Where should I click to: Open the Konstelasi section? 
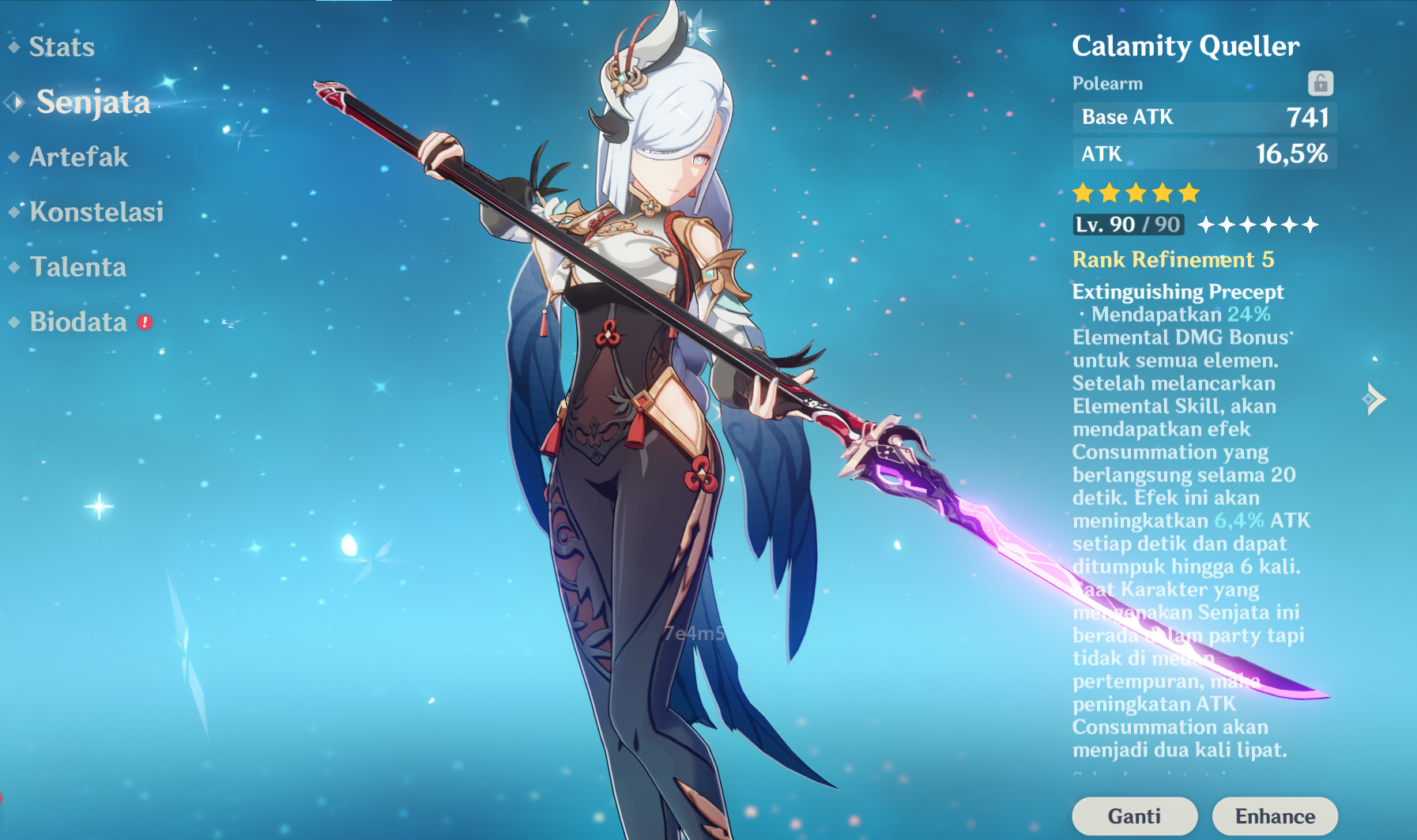point(96,211)
